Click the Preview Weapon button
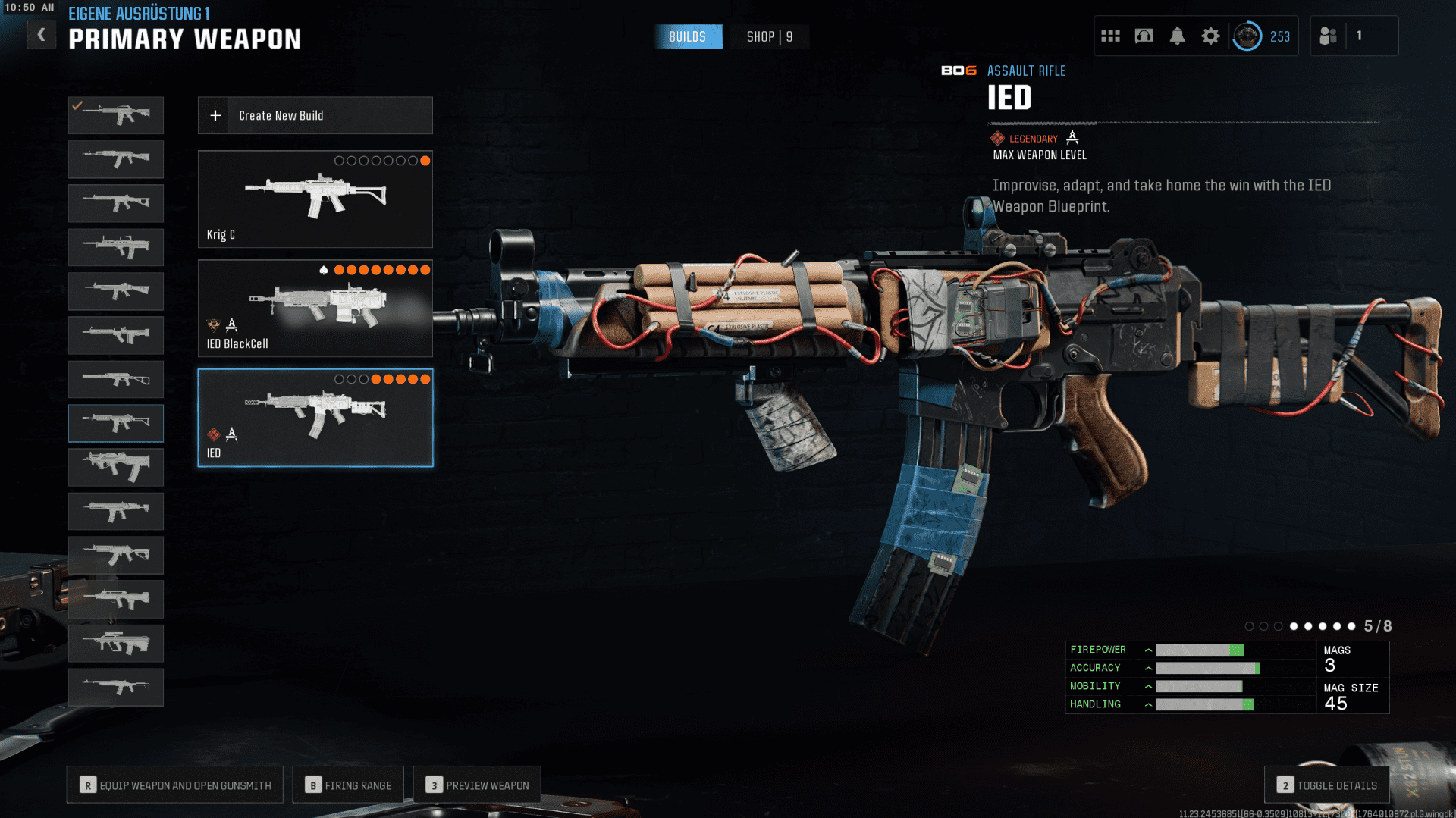1456x818 pixels. (477, 785)
